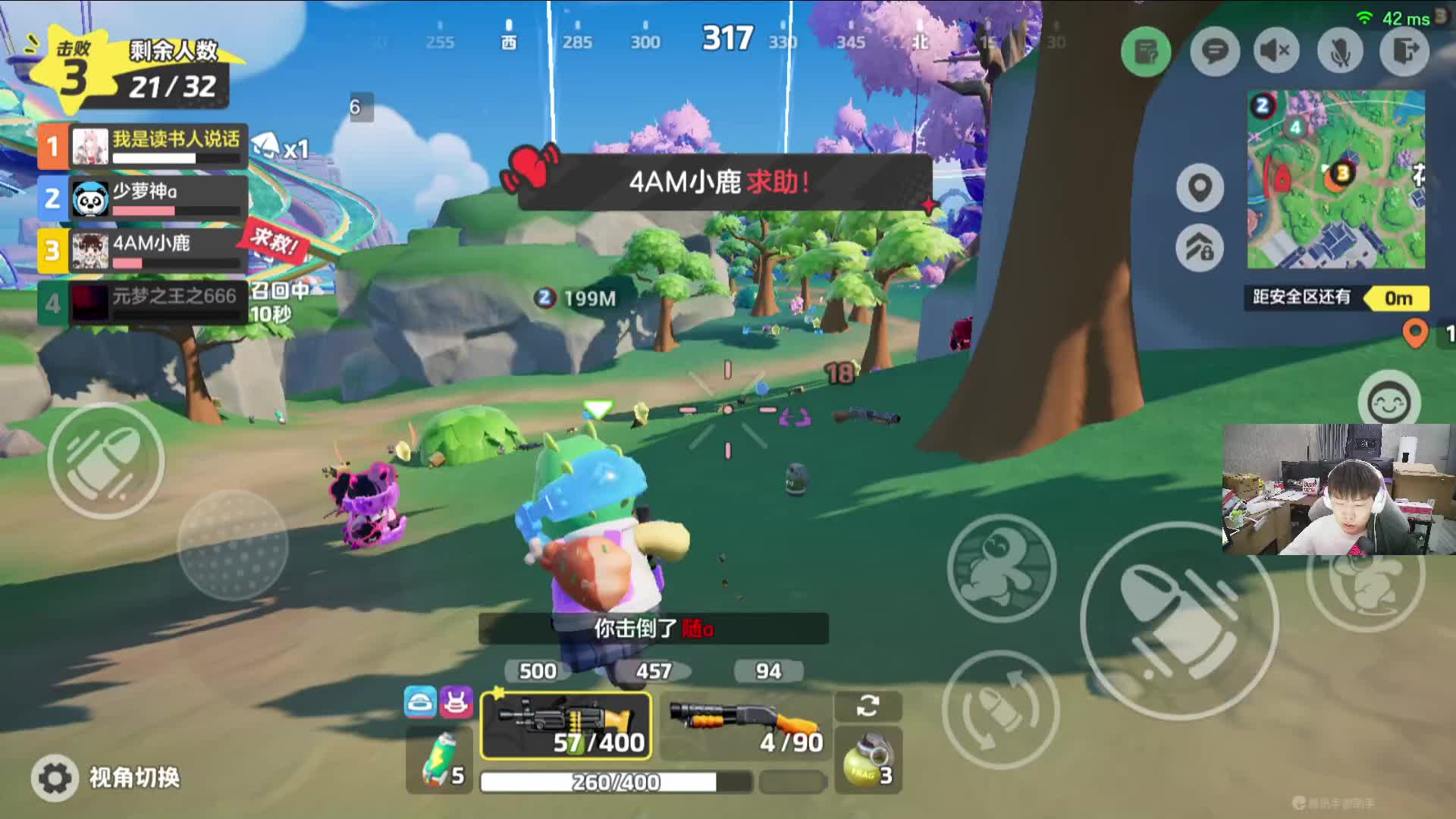This screenshot has width=1456, height=819.
Task: Tap the map pin marker button
Action: [1200, 187]
